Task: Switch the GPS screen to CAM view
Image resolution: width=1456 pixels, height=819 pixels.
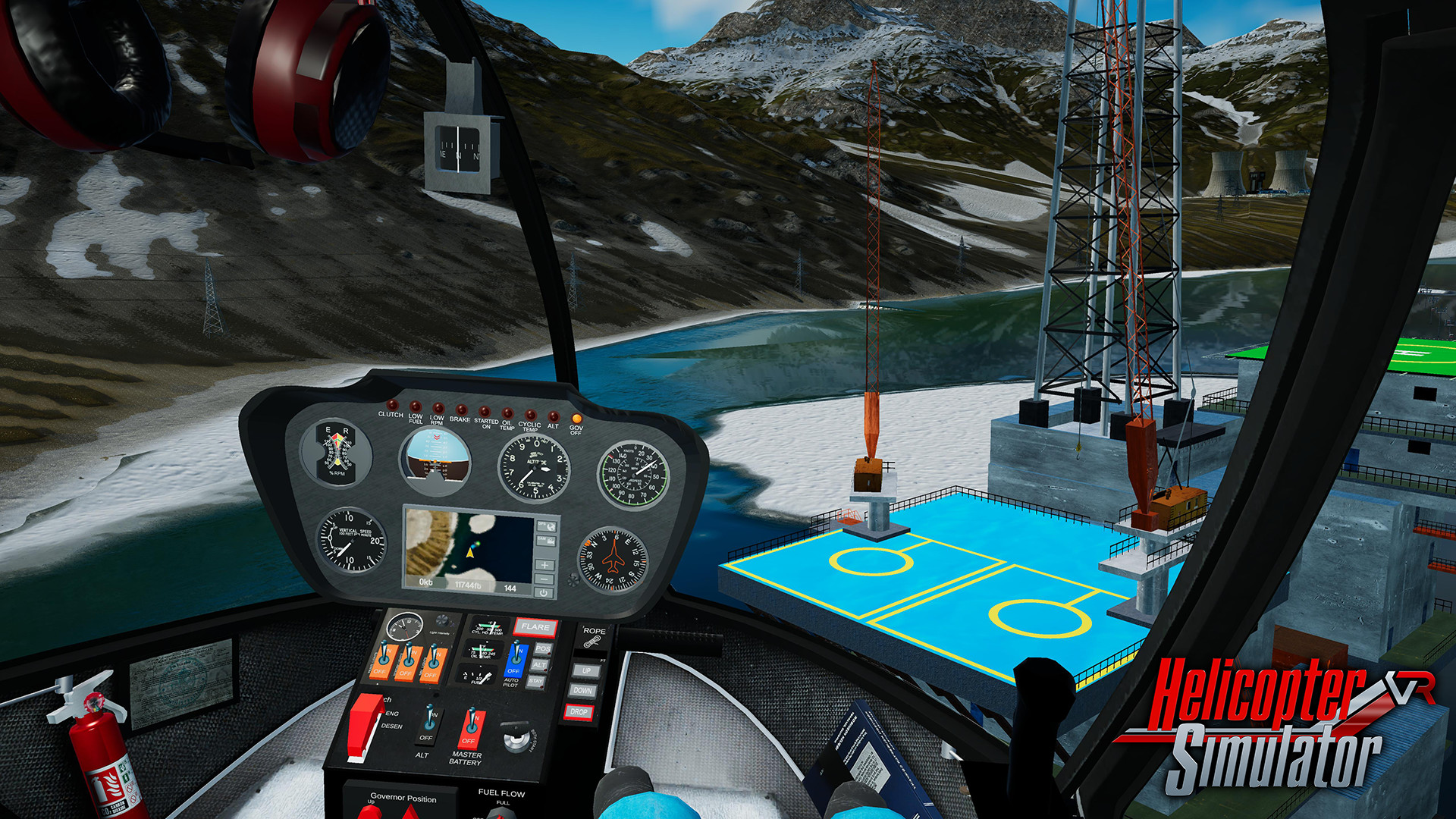Action: (544, 541)
